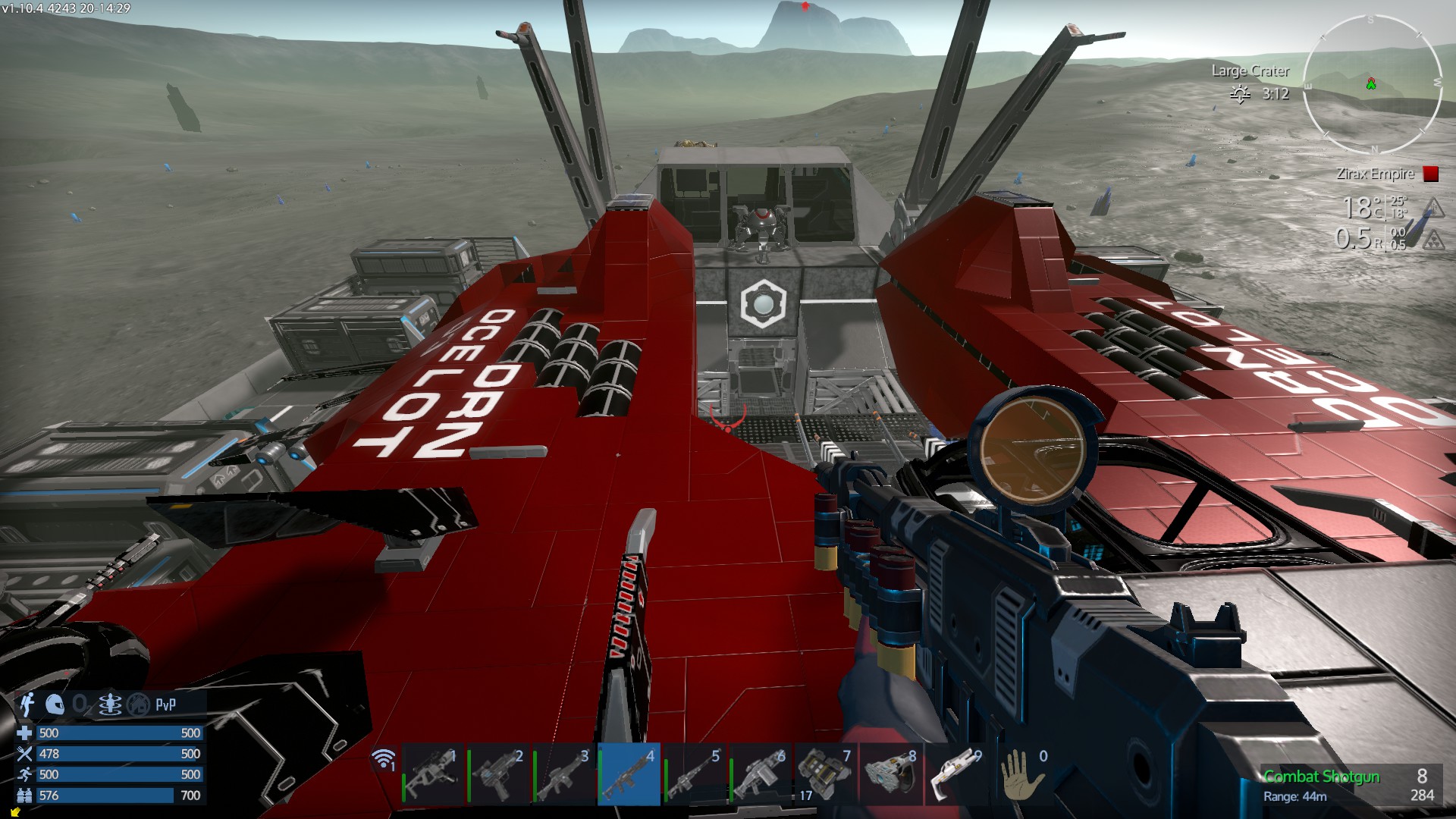Click the temperature warning triangle icon
The width and height of the screenshot is (1456, 819).
pos(1432,208)
